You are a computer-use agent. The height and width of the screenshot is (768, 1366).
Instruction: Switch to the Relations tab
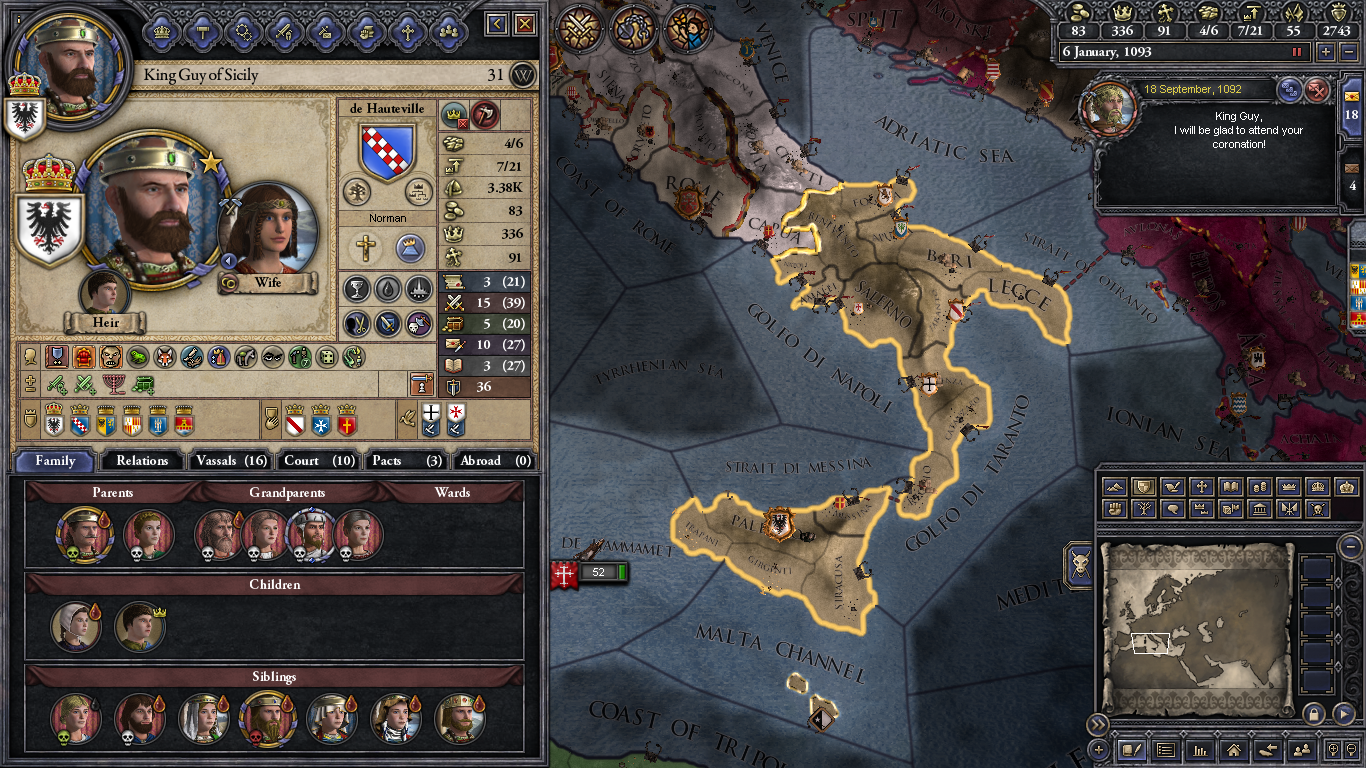[x=142, y=461]
